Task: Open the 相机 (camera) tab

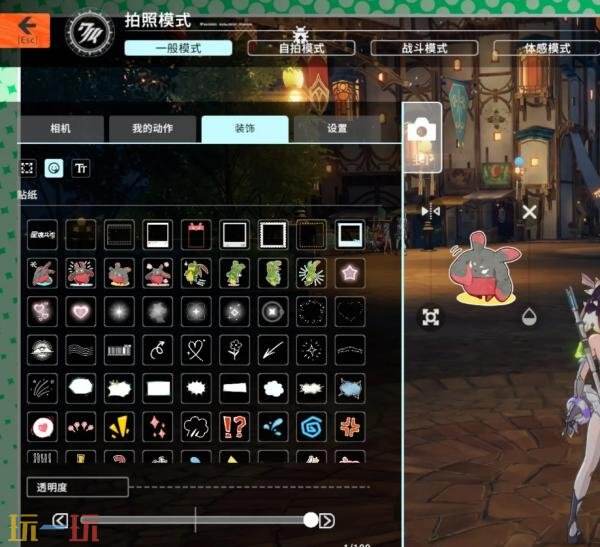Action: pos(61,129)
